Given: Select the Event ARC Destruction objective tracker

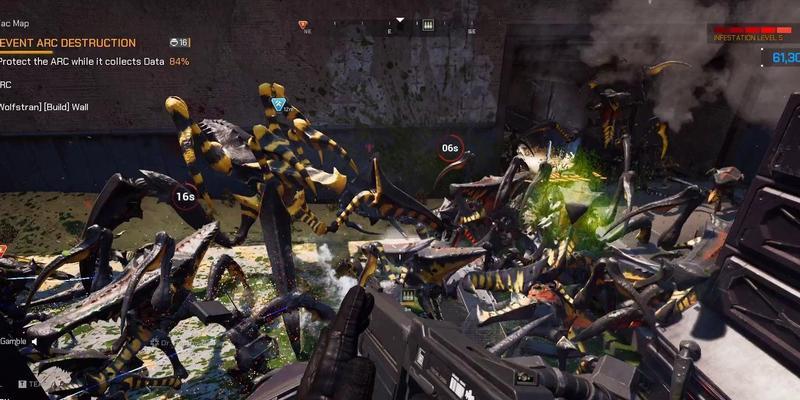Looking at the screenshot, I should pyautogui.click(x=68, y=43).
